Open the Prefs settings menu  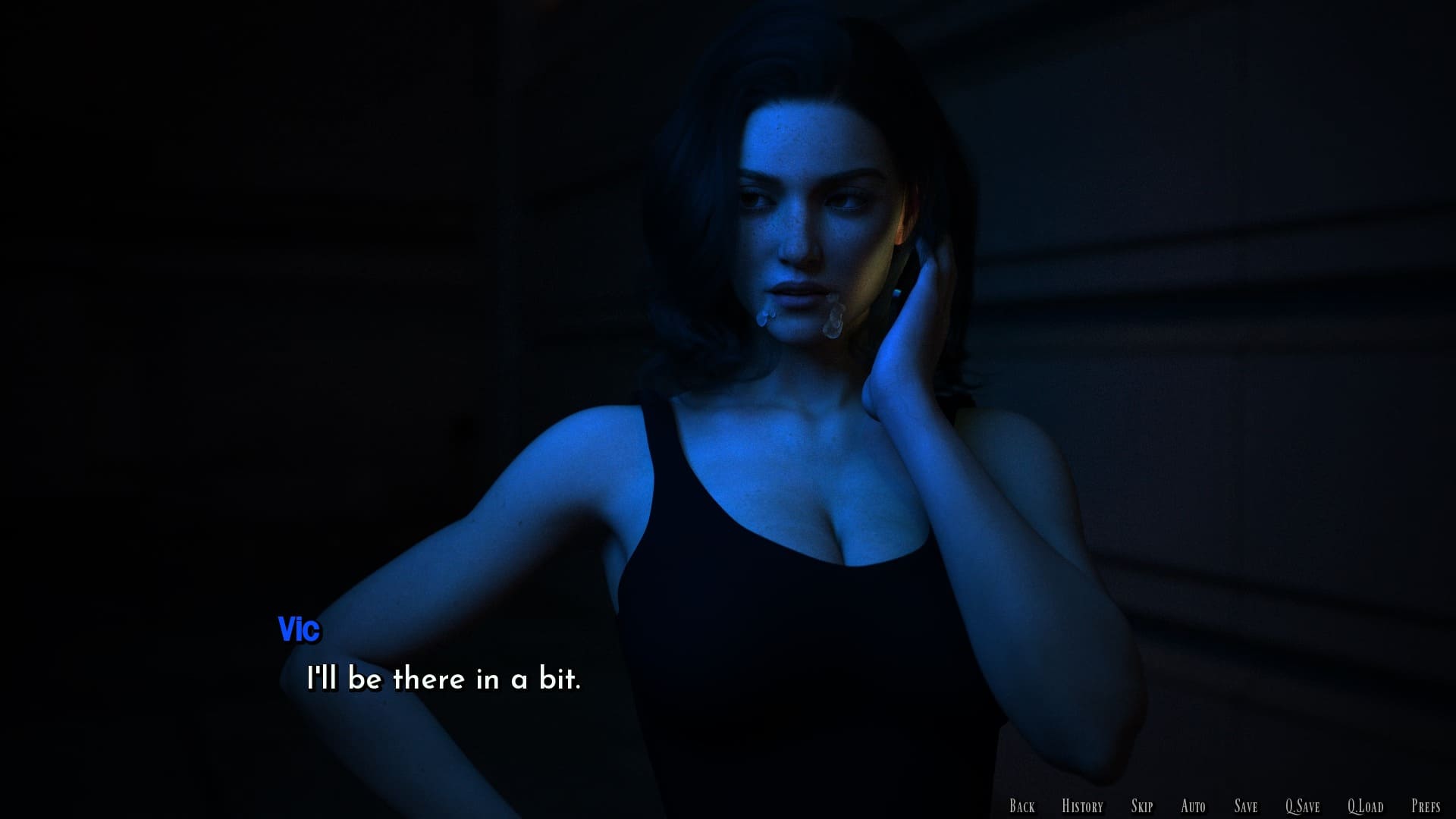click(1426, 806)
